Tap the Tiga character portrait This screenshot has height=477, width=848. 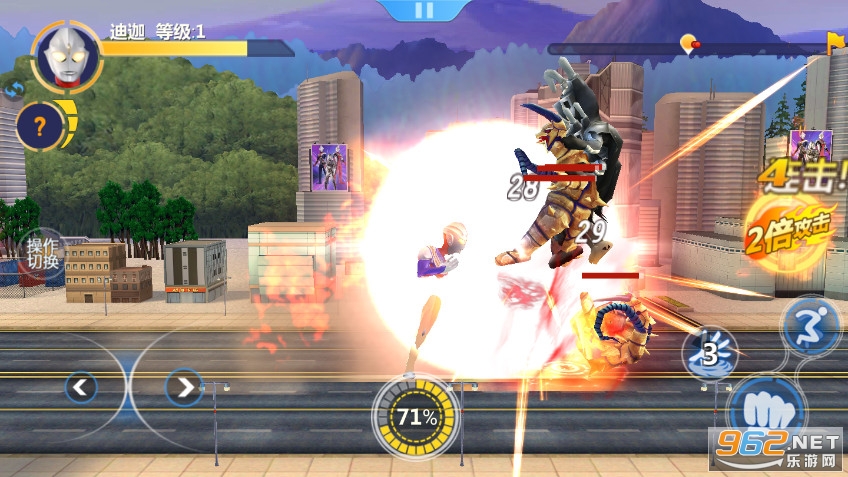point(67,56)
